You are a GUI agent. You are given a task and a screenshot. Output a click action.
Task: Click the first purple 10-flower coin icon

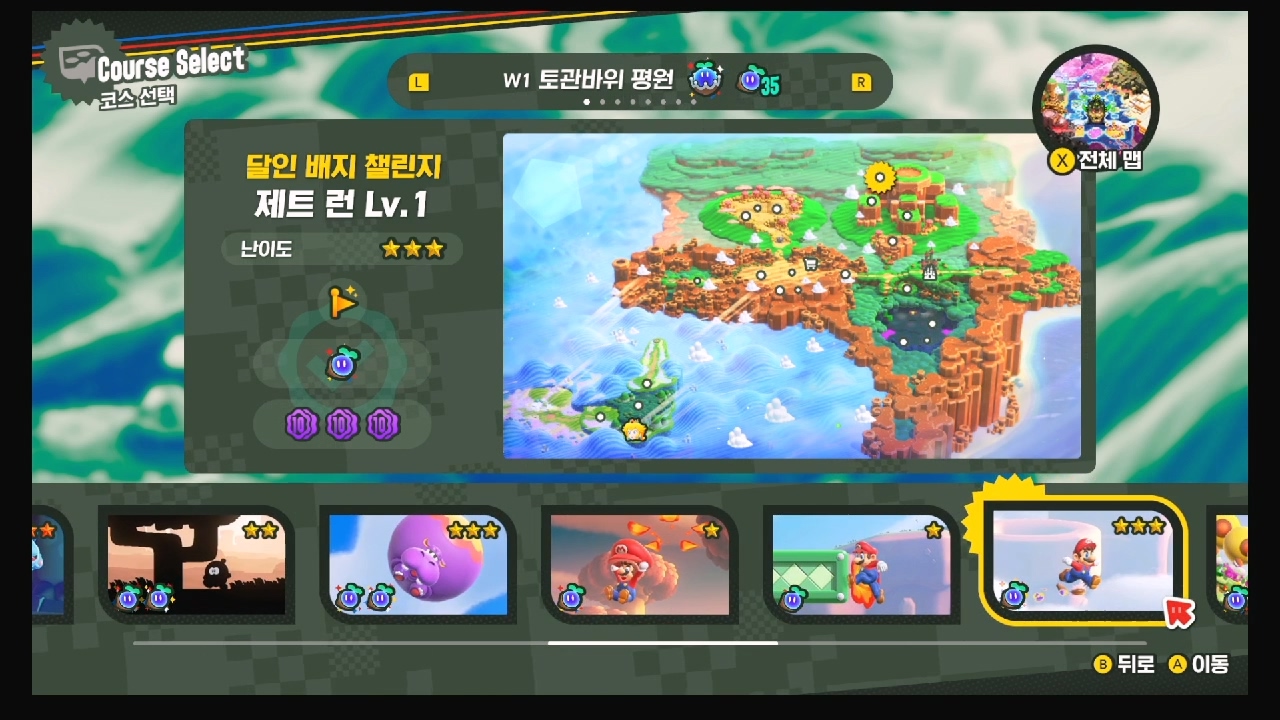pos(302,425)
